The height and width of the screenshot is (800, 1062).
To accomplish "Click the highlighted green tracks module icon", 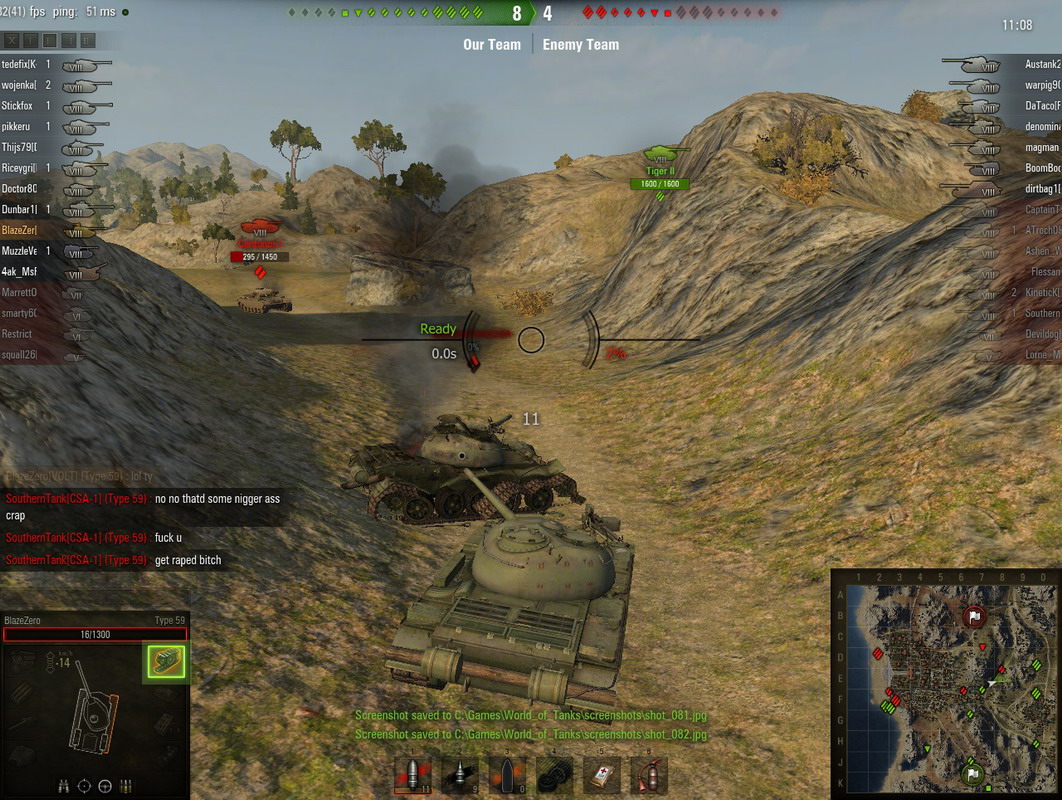I will click(x=166, y=661).
